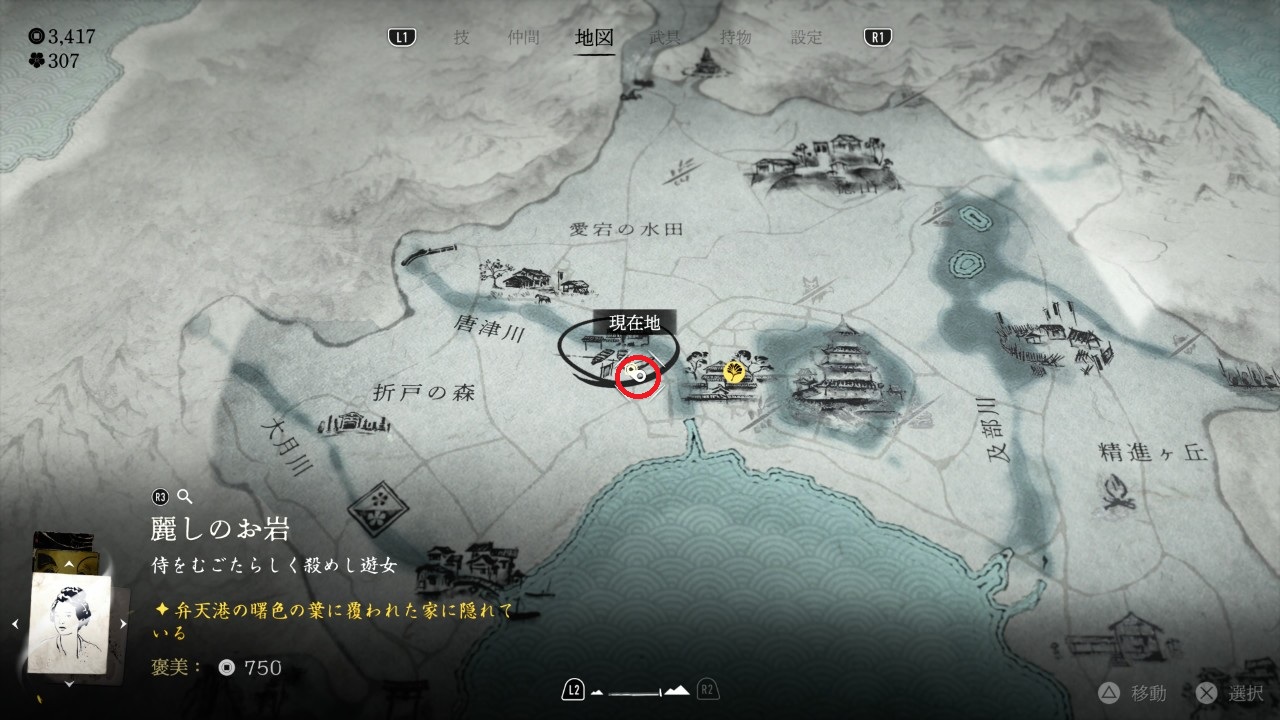Image resolution: width=1280 pixels, height=720 pixels.
Task: Switch to the 技 (skills) tab
Action: pyautogui.click(x=461, y=38)
